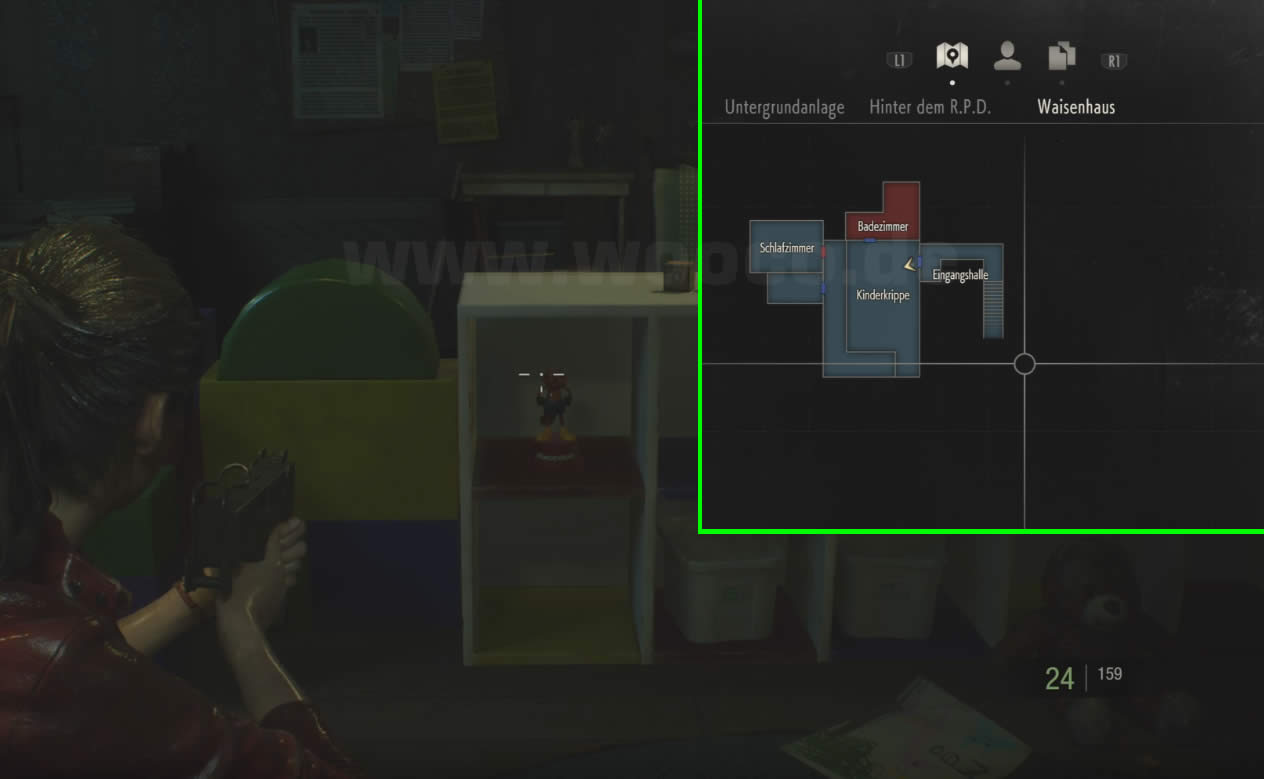Open the files documents tab icon

coord(1061,56)
